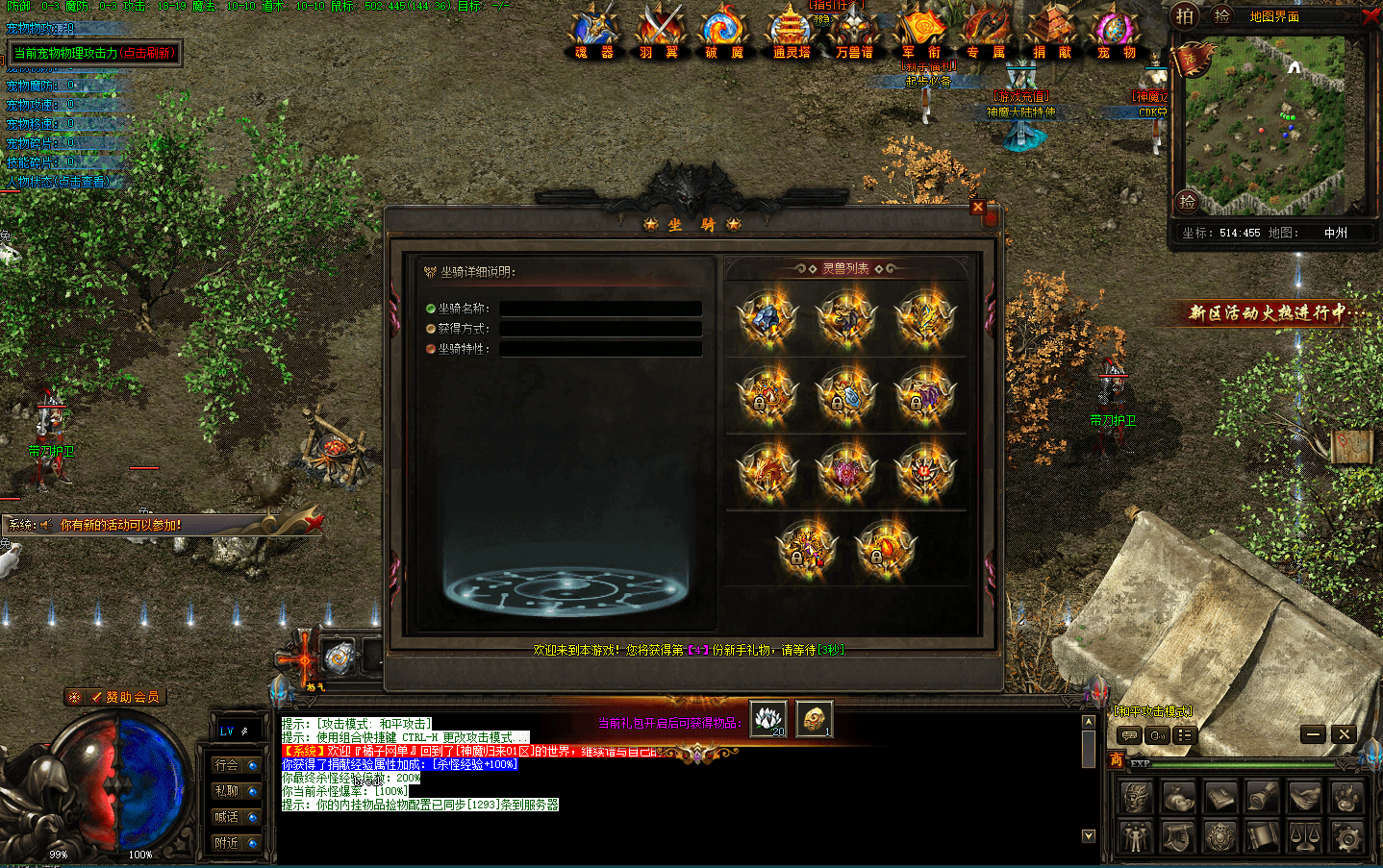The image size is (1383, 868).
Task: Open the 通灵塔 tower menu
Action: tap(792, 33)
